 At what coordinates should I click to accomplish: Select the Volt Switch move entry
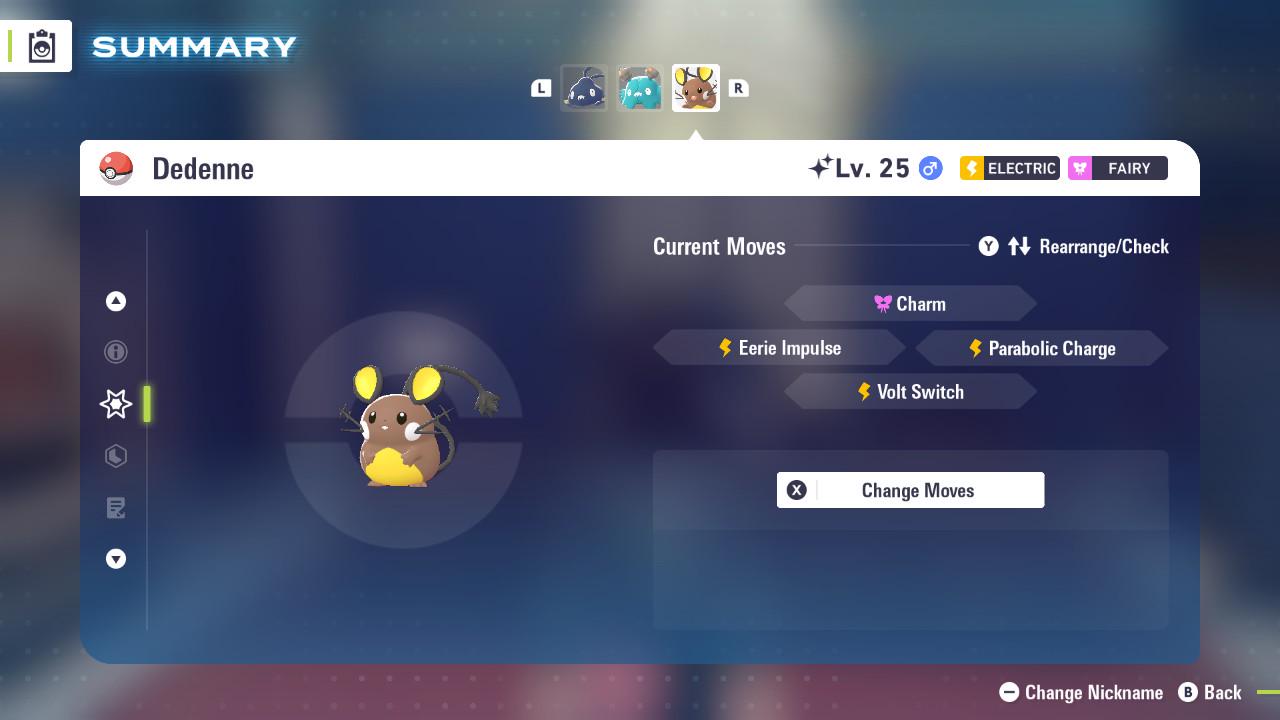910,391
